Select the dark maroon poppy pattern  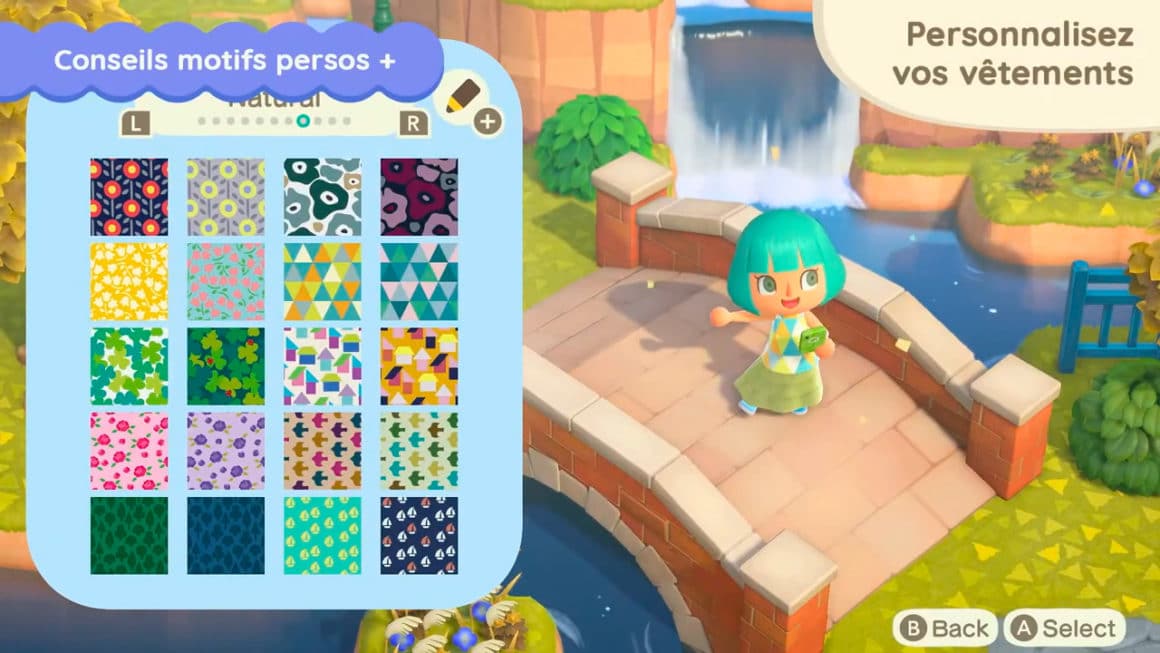pos(419,197)
